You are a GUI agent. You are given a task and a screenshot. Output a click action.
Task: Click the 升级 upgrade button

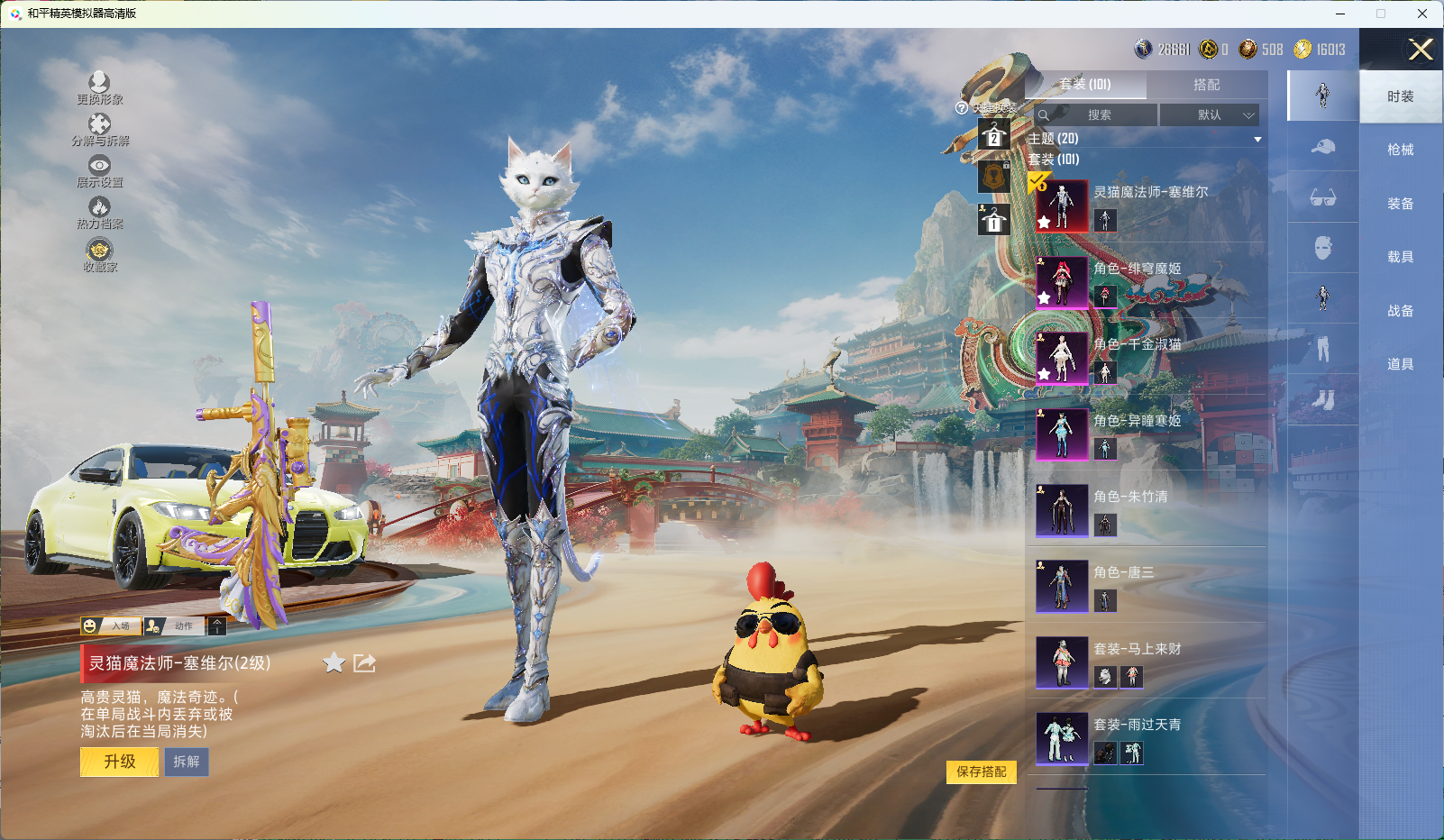point(119,762)
